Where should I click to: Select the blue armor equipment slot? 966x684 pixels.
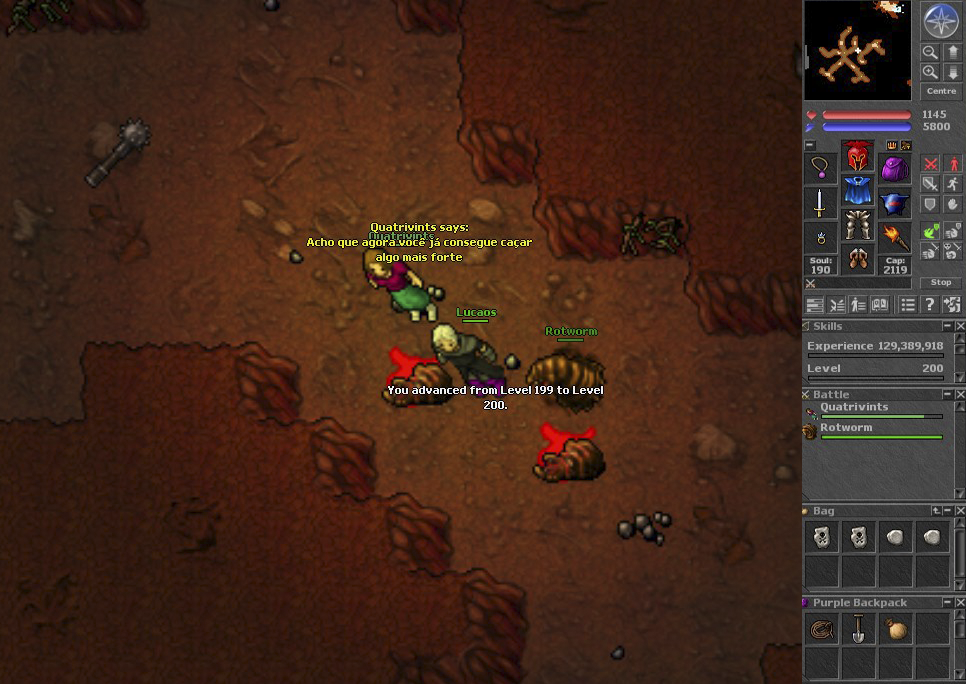tap(857, 191)
